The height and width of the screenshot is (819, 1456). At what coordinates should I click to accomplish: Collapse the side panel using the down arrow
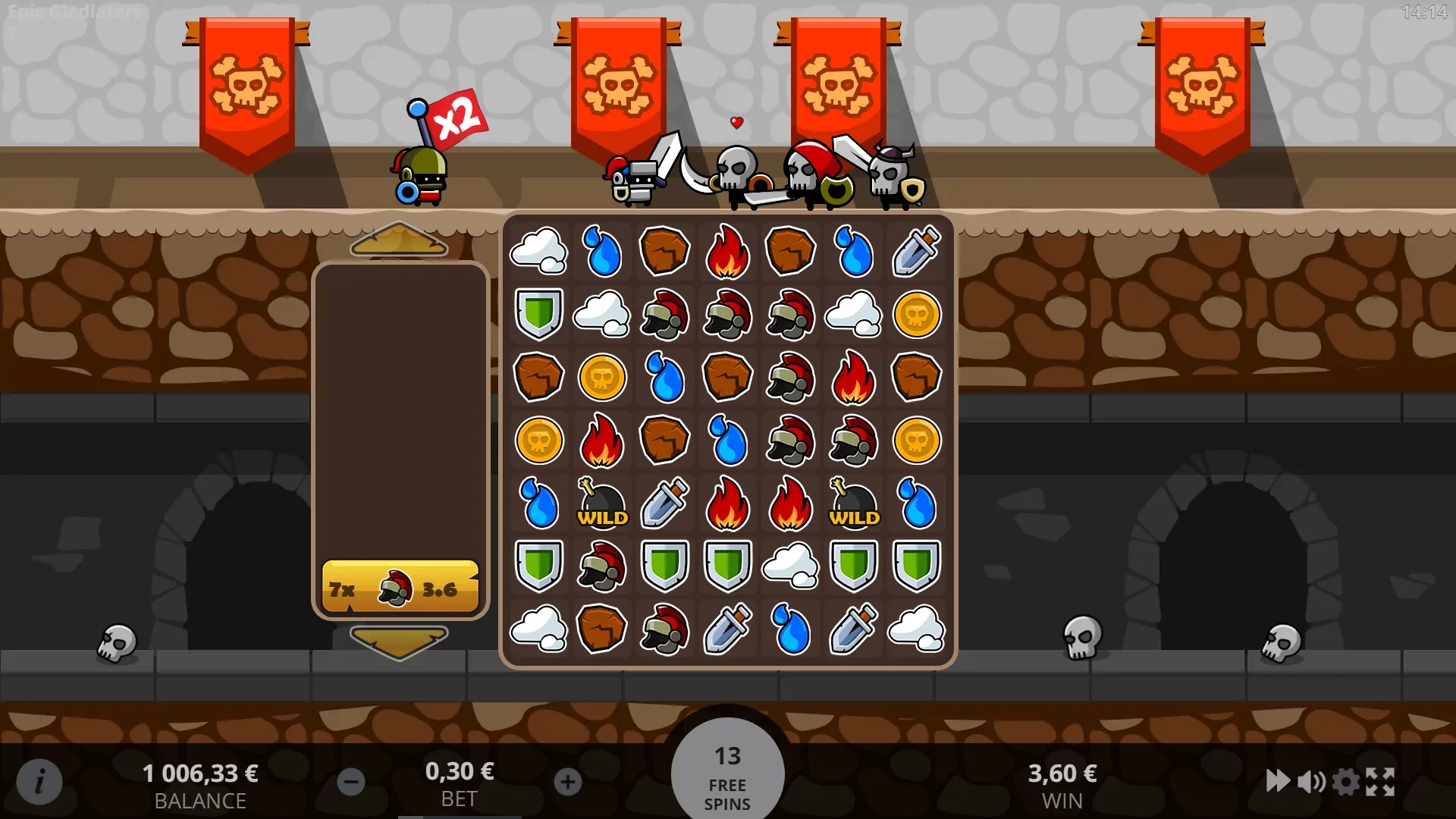point(400,639)
